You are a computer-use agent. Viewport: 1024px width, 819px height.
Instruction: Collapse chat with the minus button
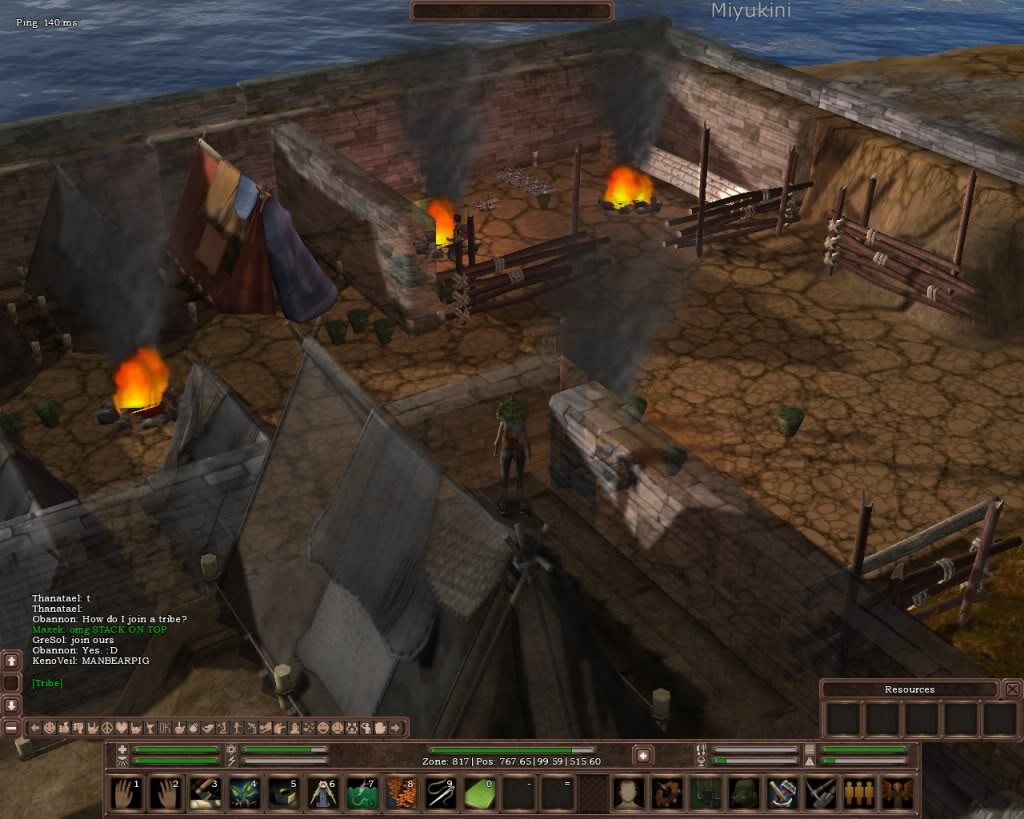[x=11, y=727]
